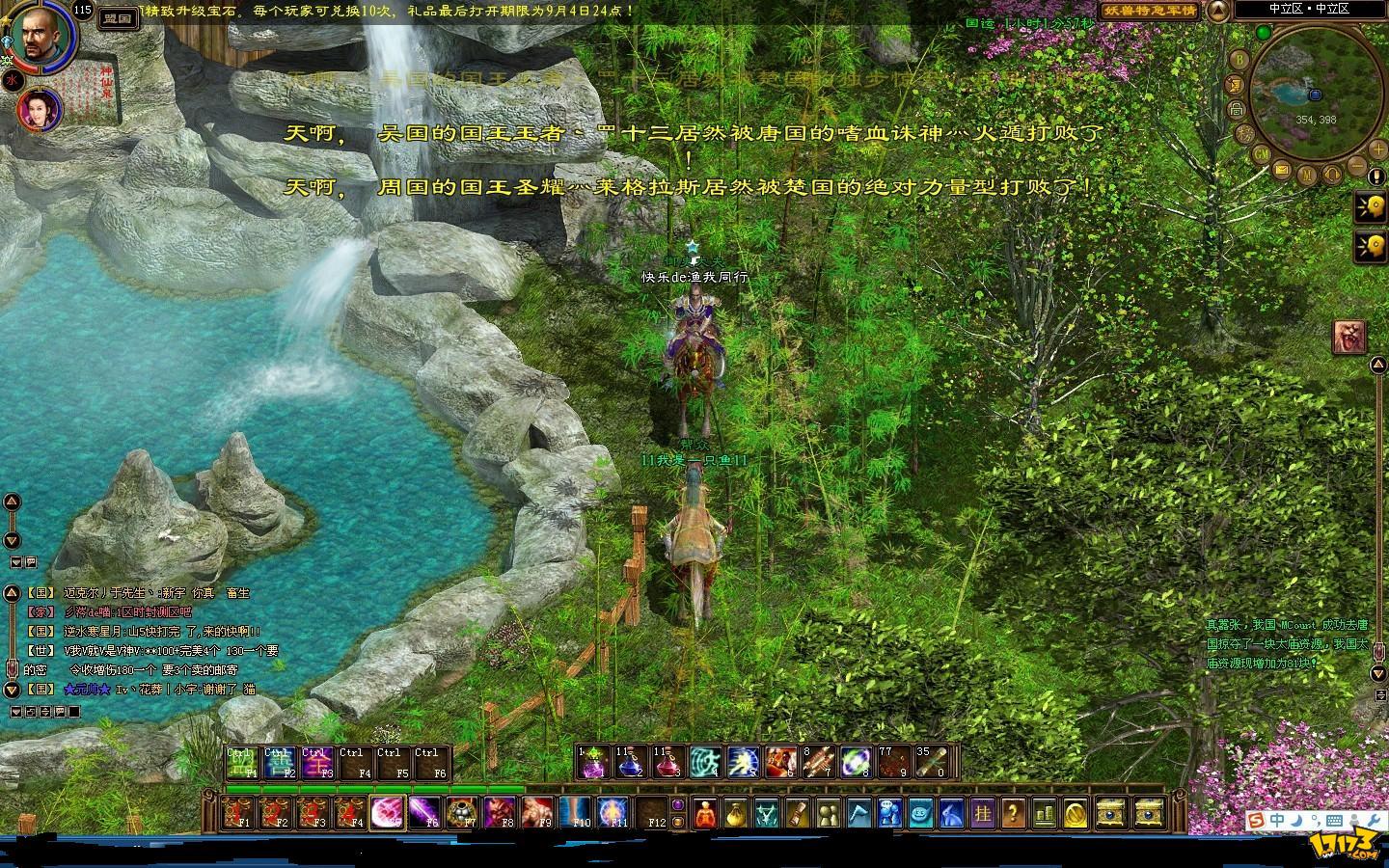Open the 妖兽特急军情 notice button
1389x868 pixels.
coord(1150,11)
